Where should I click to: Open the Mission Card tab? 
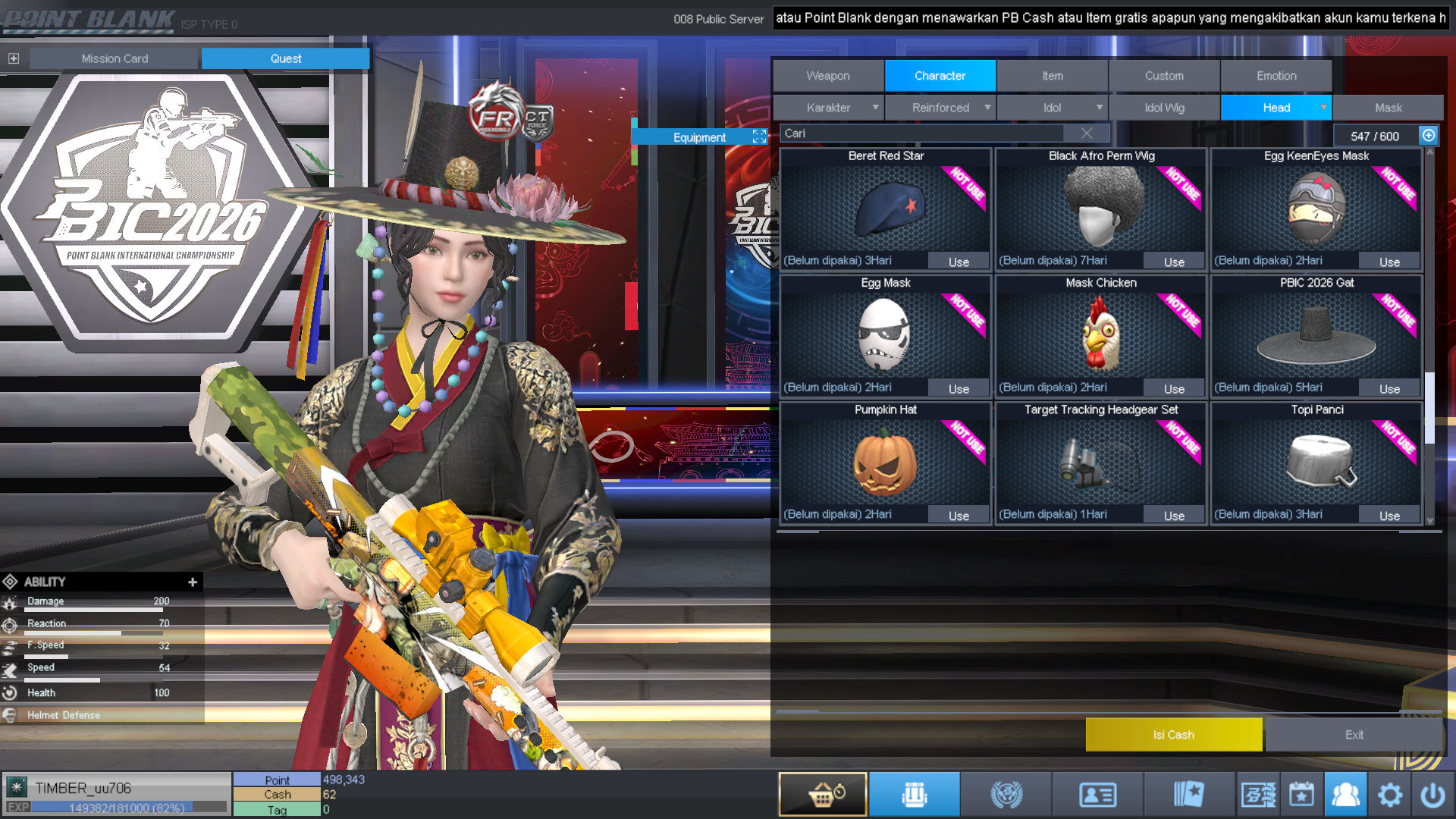tap(115, 58)
